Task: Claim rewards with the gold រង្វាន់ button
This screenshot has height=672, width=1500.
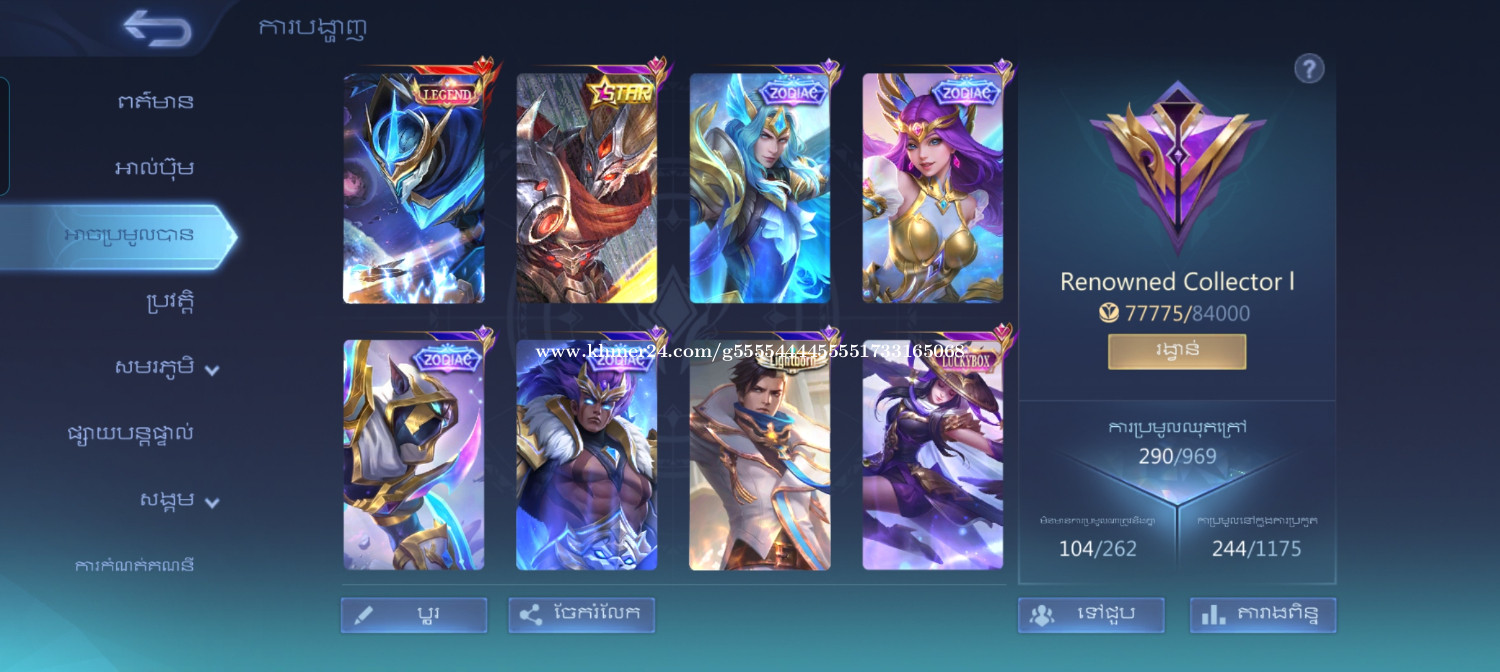Action: tap(1177, 352)
